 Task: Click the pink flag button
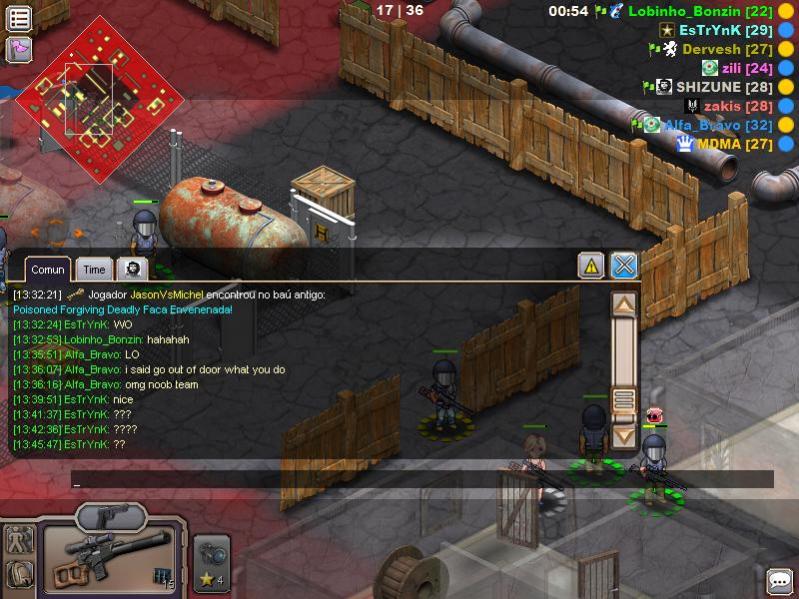[19, 49]
